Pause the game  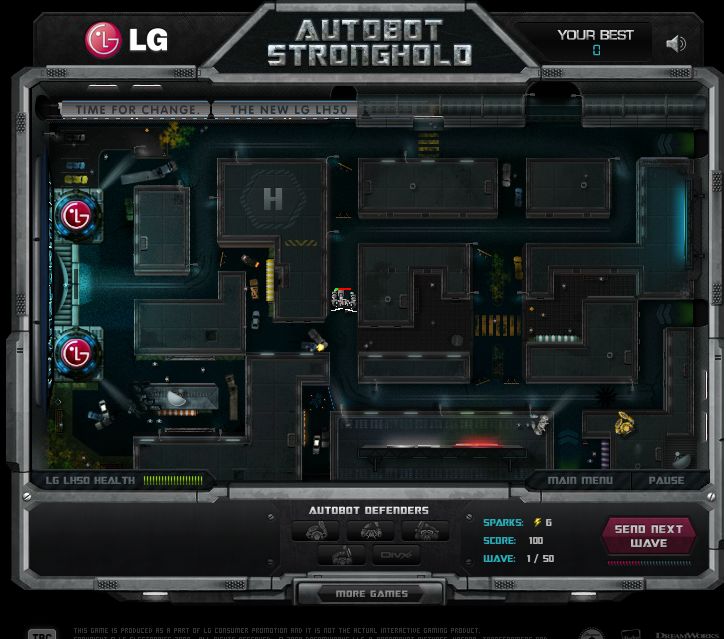(x=666, y=480)
